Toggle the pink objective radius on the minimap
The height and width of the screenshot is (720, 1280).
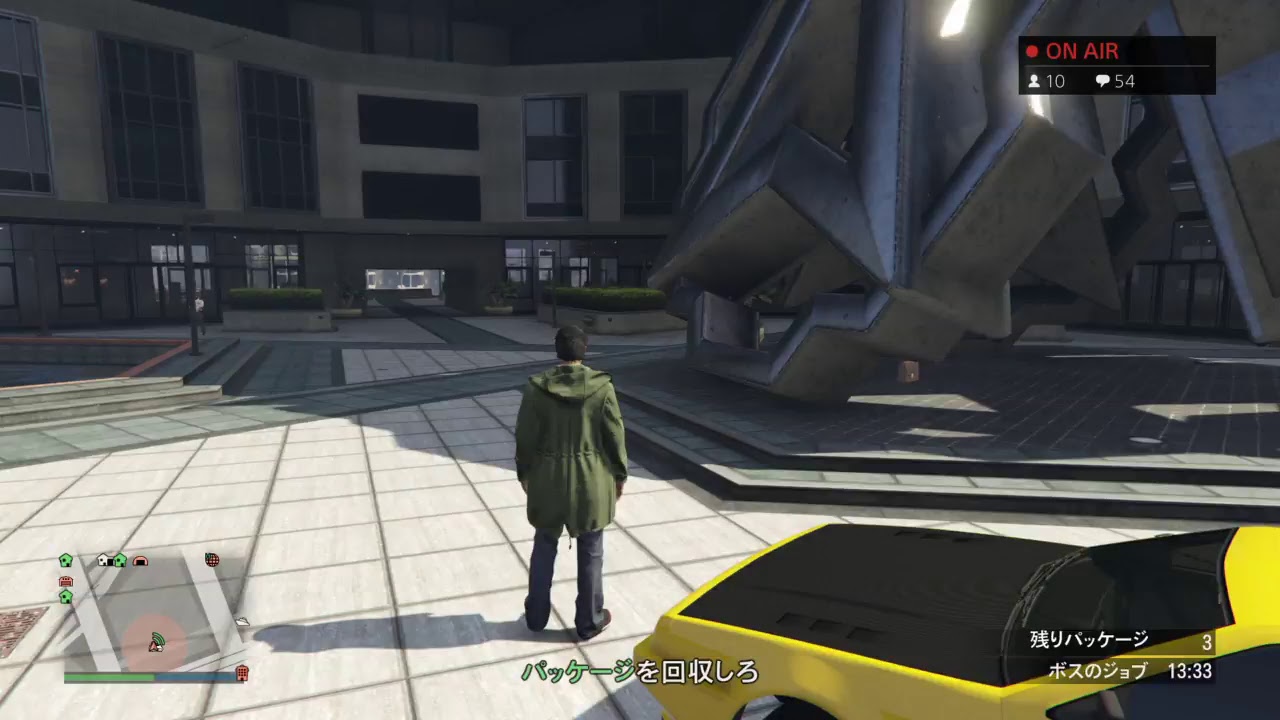[x=175, y=625]
